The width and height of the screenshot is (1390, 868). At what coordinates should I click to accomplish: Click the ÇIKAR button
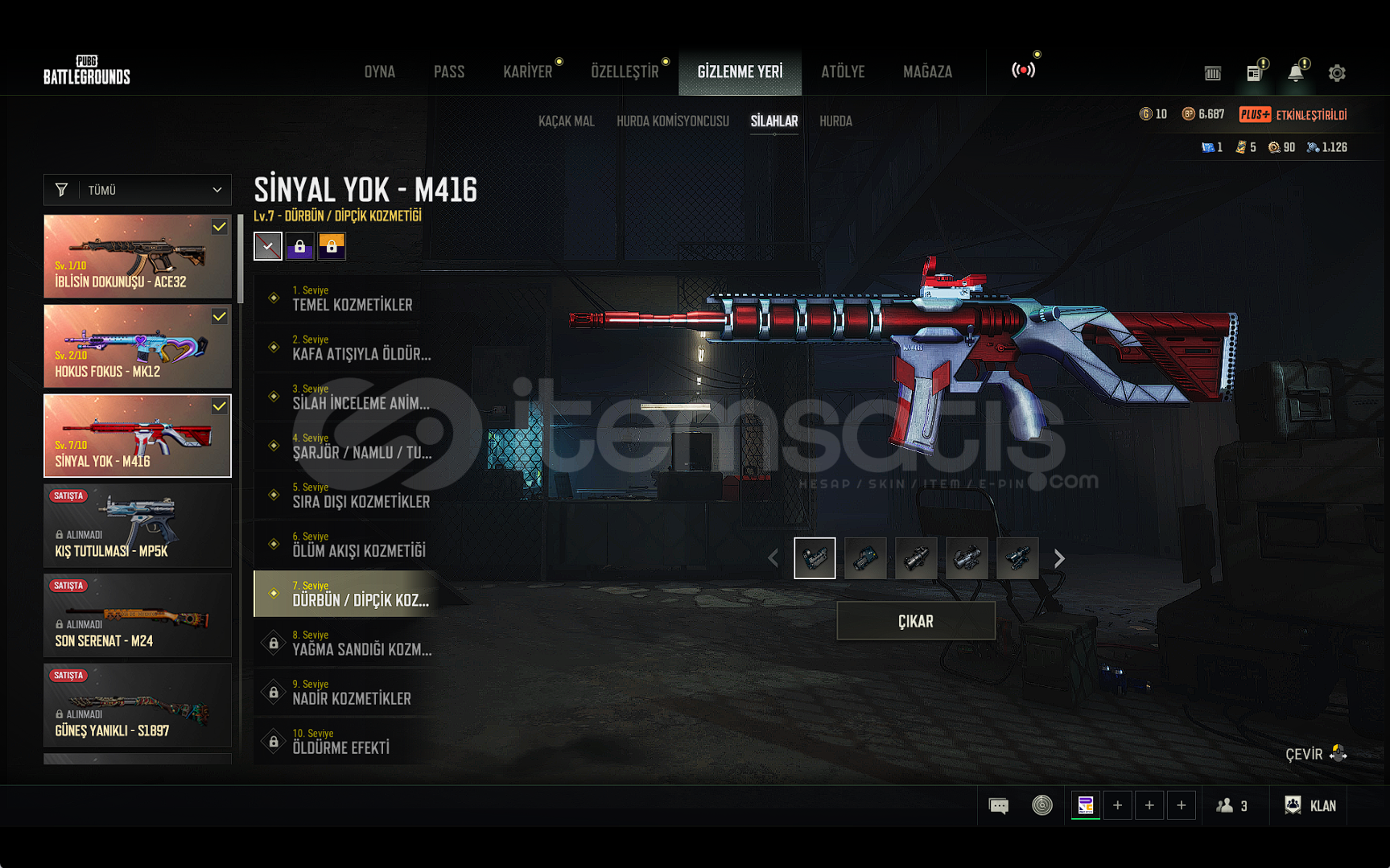tap(916, 621)
